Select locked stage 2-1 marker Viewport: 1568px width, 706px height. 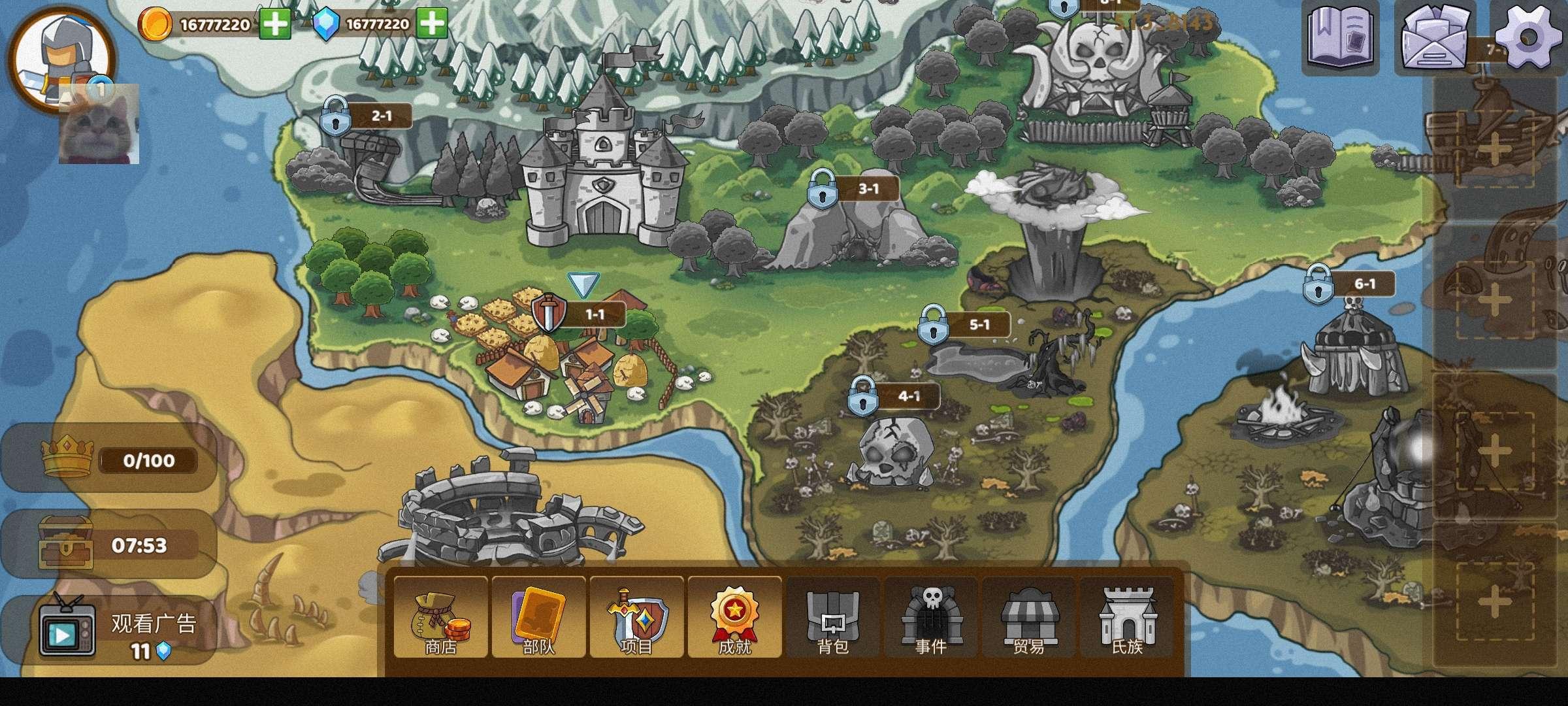pos(364,118)
